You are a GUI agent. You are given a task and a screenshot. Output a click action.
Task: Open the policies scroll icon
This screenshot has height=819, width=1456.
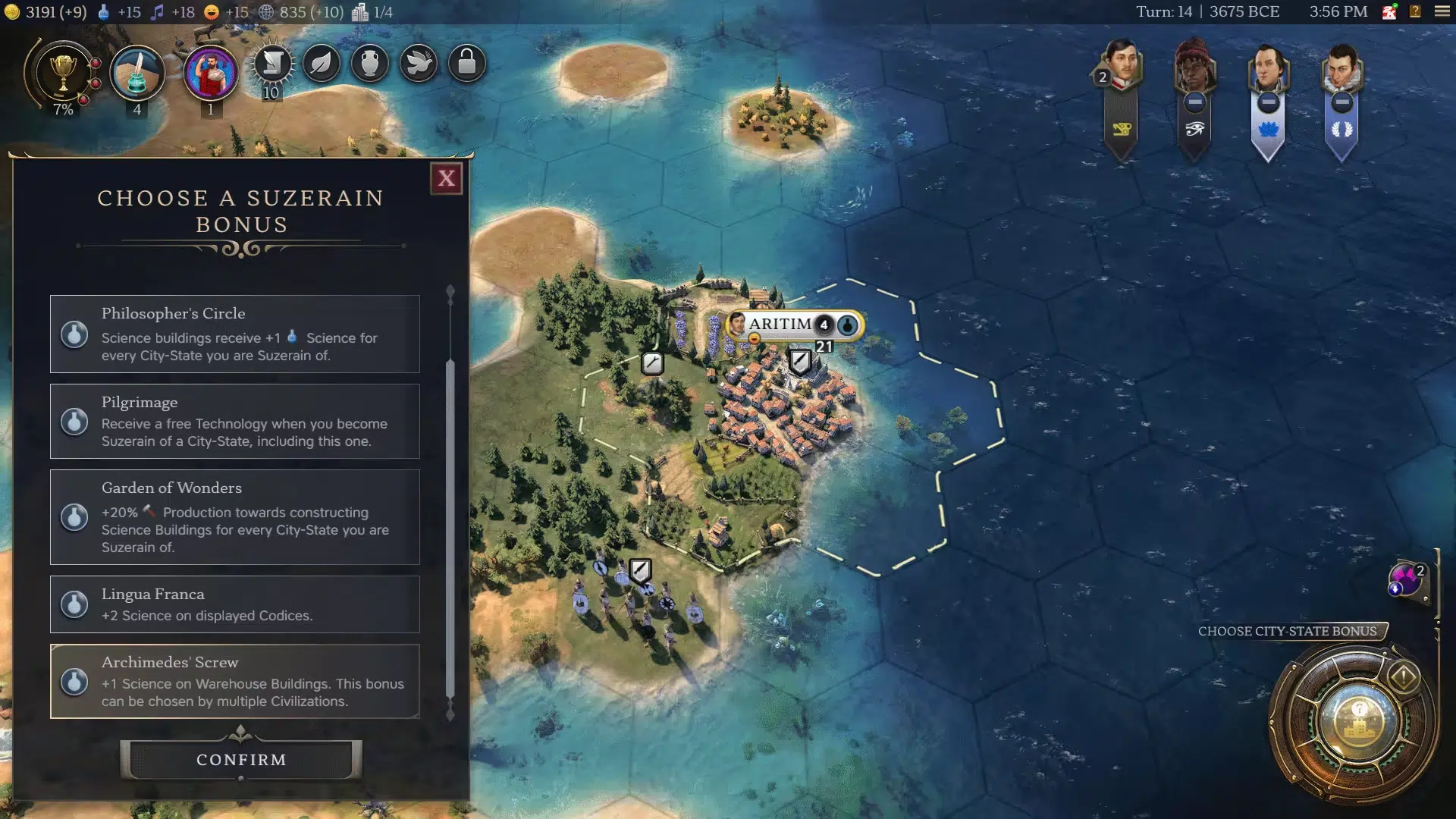click(x=272, y=64)
